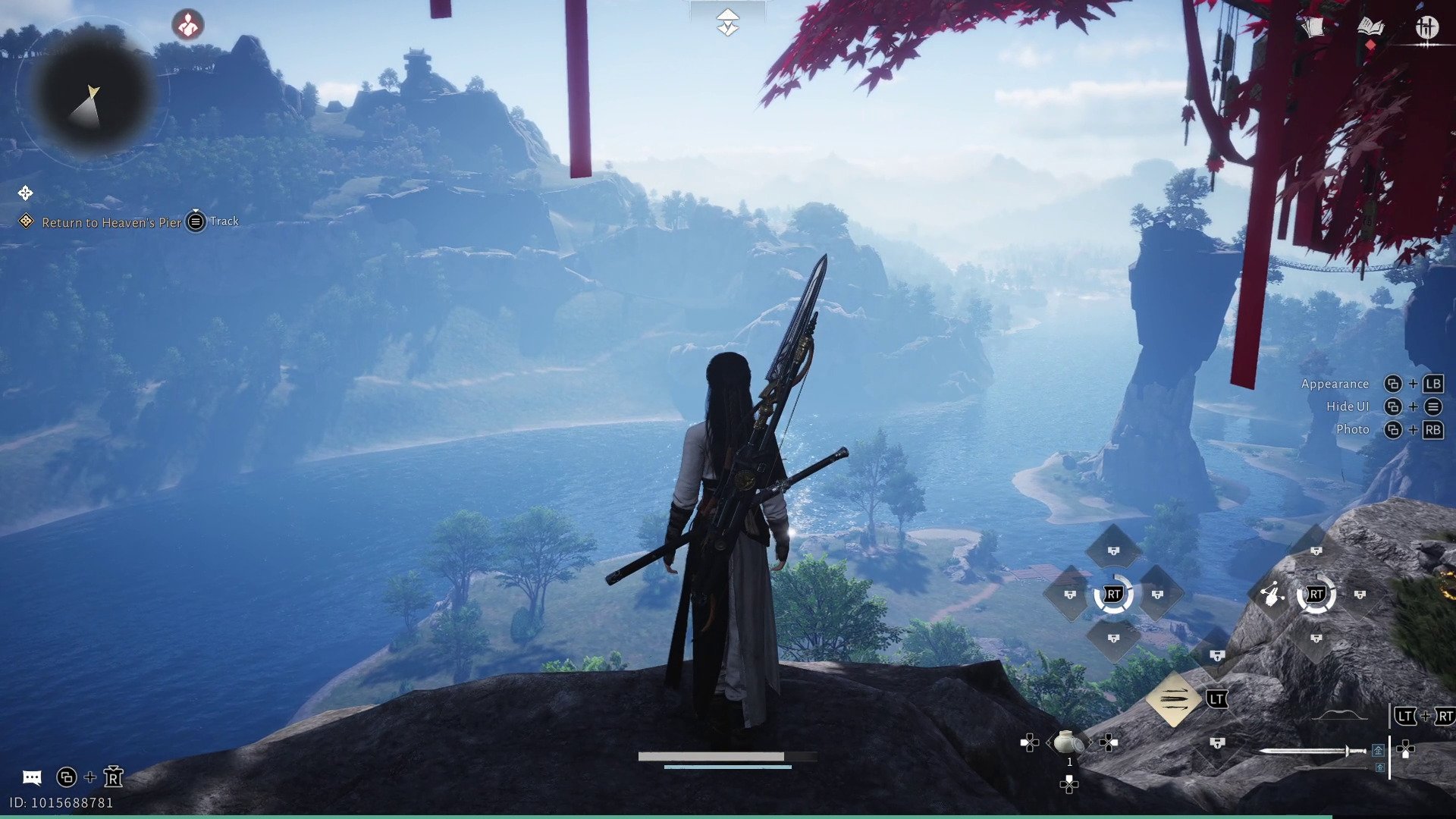Open the round crossed-swords menu icon
This screenshot has height=819, width=1456.
point(1426,28)
